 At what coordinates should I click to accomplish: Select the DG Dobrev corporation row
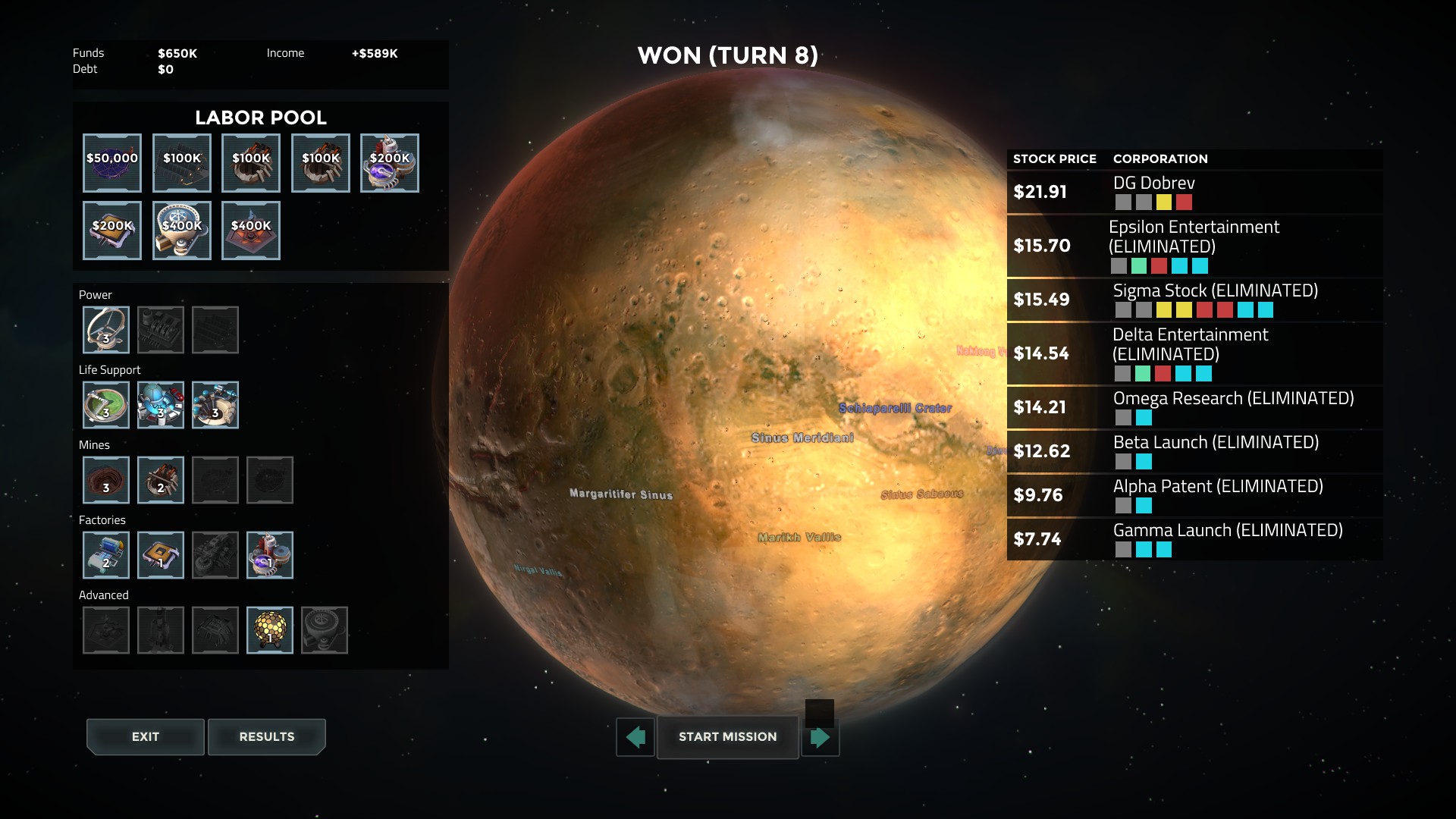(1194, 192)
